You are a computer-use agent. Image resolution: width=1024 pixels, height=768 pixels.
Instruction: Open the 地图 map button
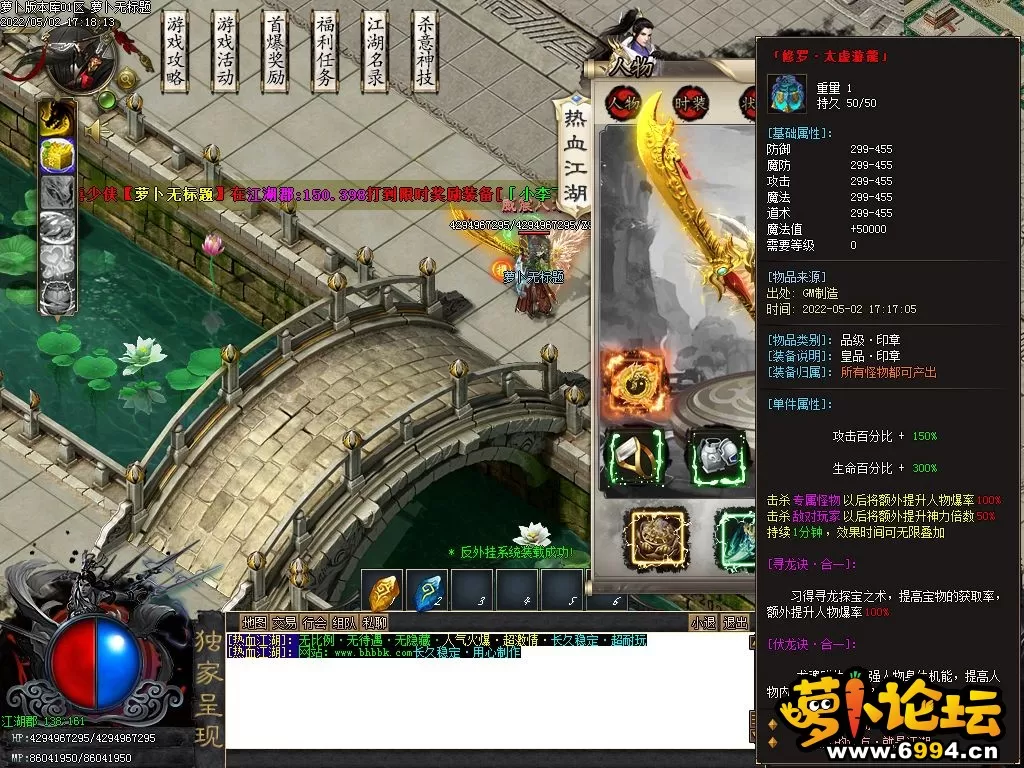tap(255, 623)
